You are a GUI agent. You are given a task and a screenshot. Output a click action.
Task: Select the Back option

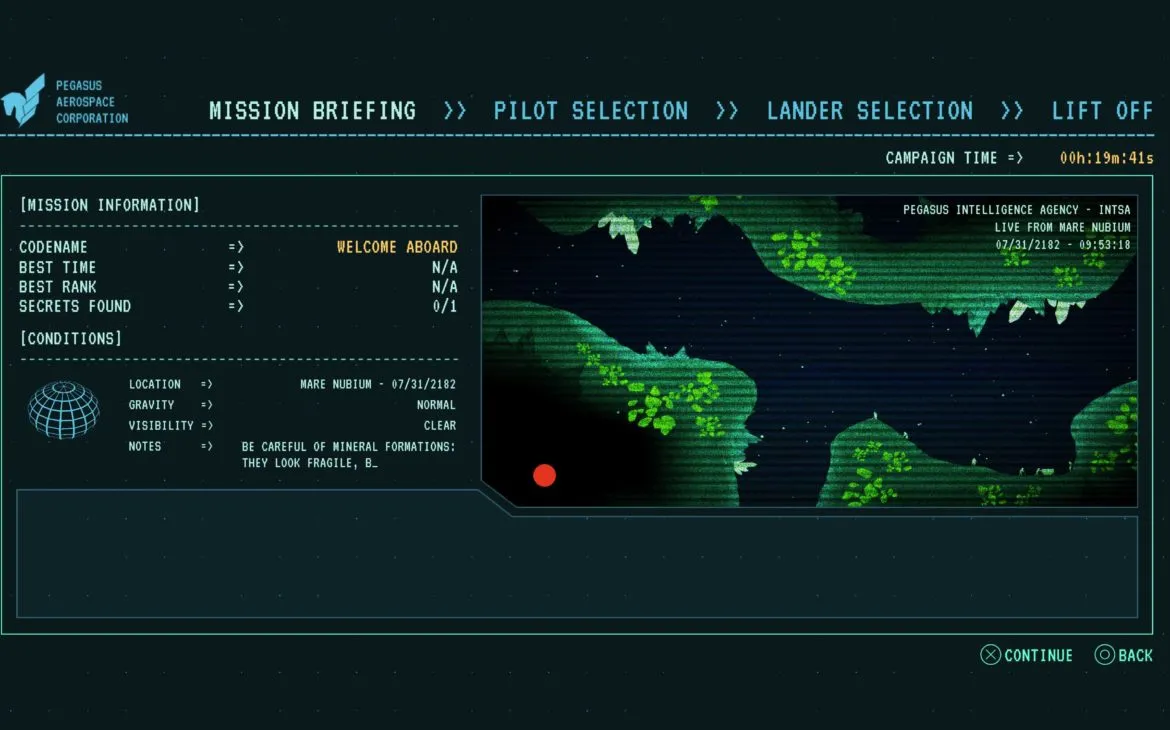pos(1124,656)
